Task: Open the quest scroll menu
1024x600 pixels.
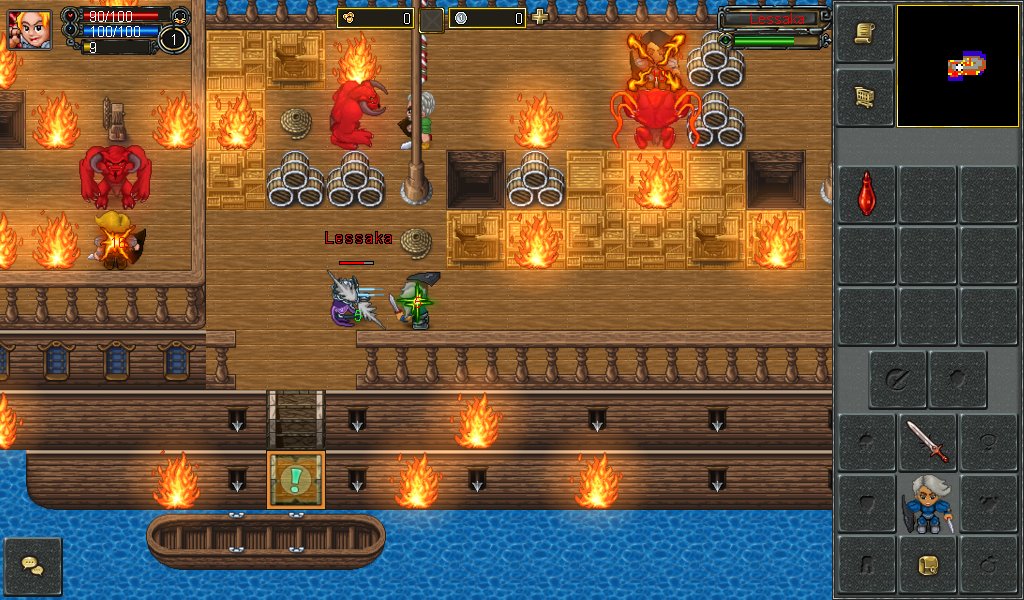Action: [x=864, y=33]
